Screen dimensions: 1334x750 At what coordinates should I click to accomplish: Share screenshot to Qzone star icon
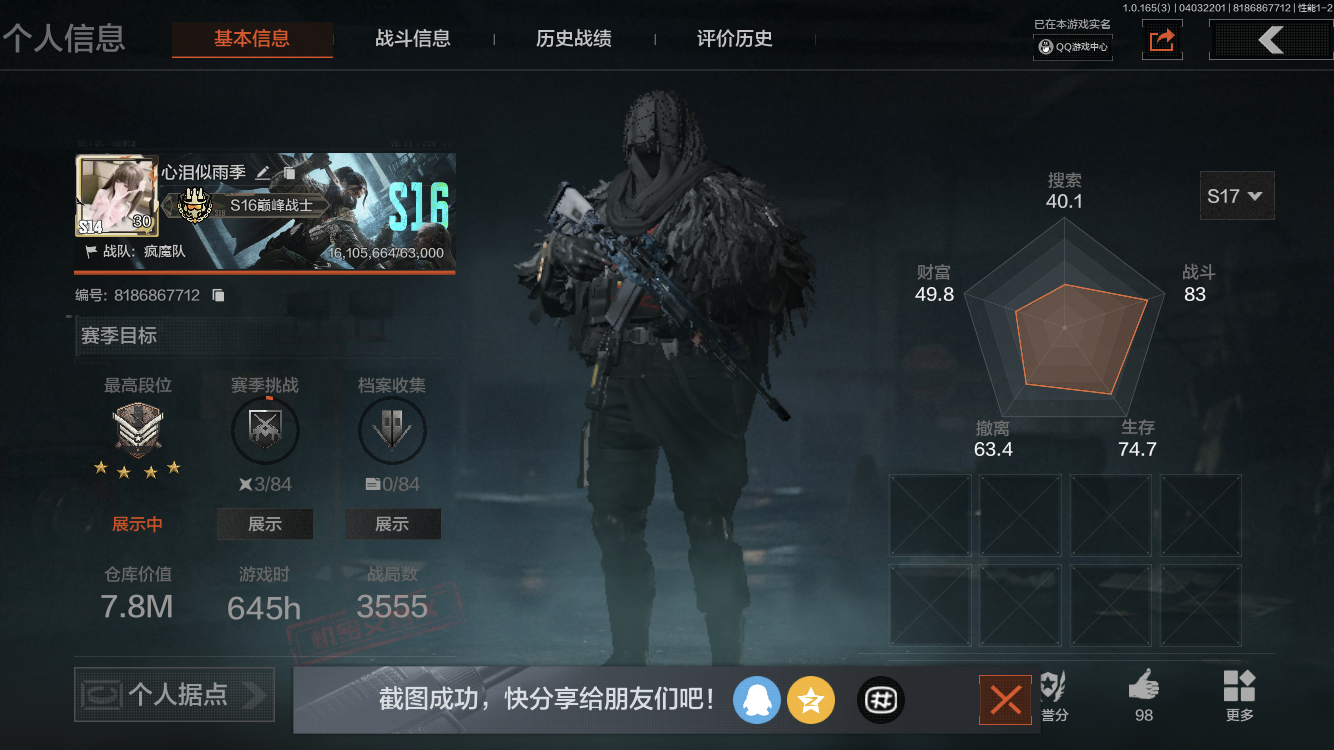(x=811, y=700)
